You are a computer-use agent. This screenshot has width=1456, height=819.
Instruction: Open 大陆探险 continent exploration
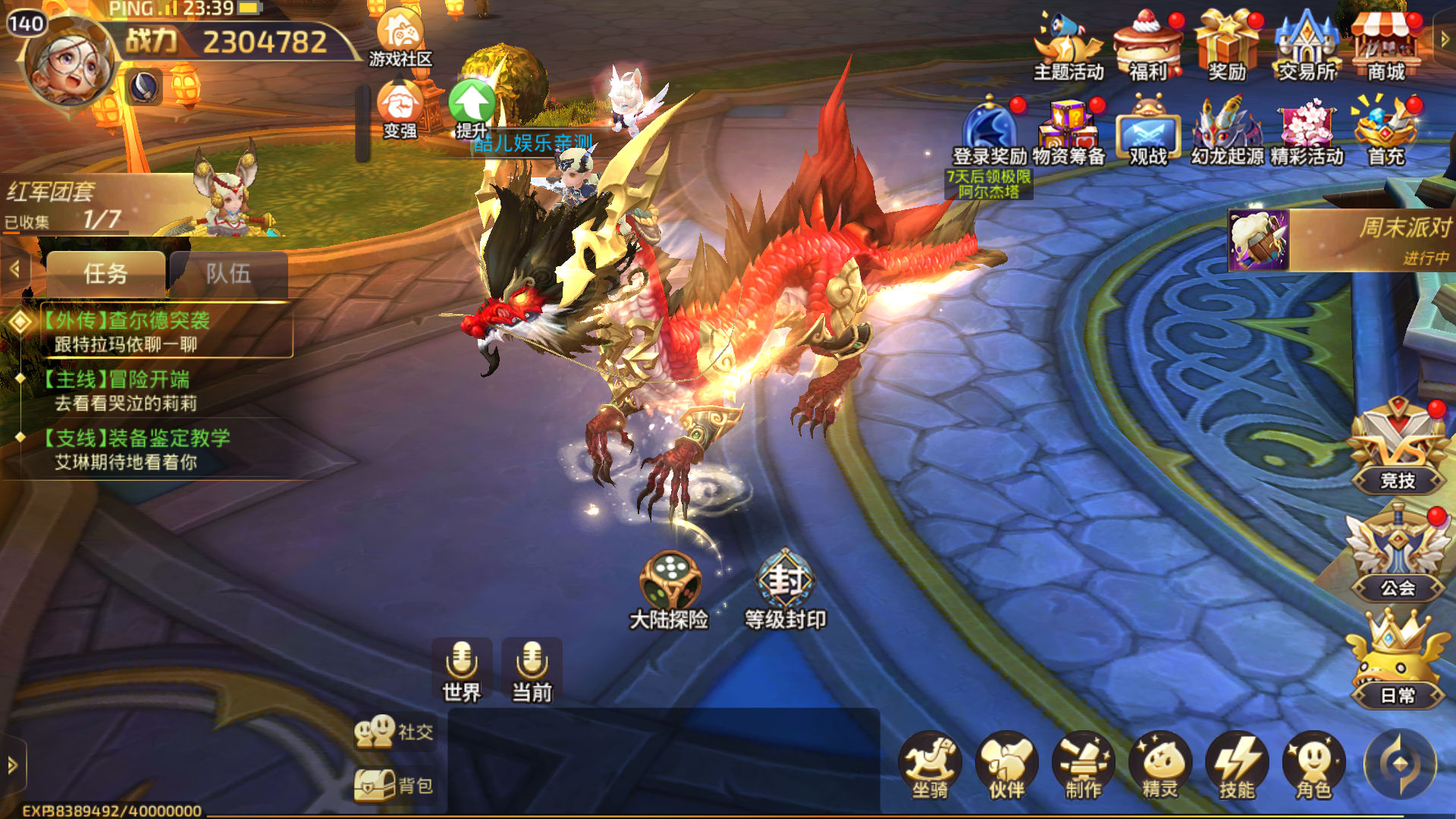669,590
